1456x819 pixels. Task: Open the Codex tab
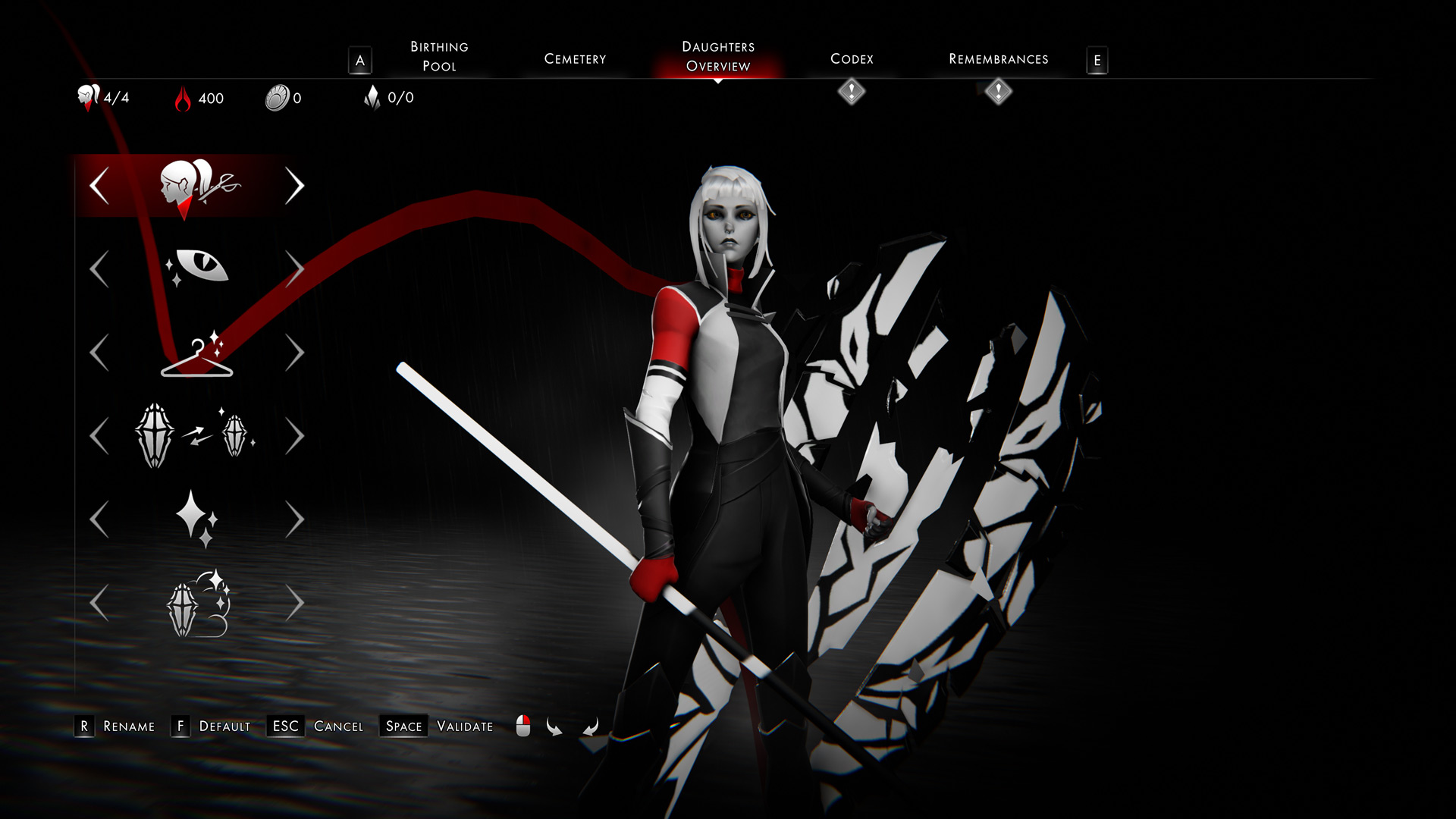[x=852, y=58]
